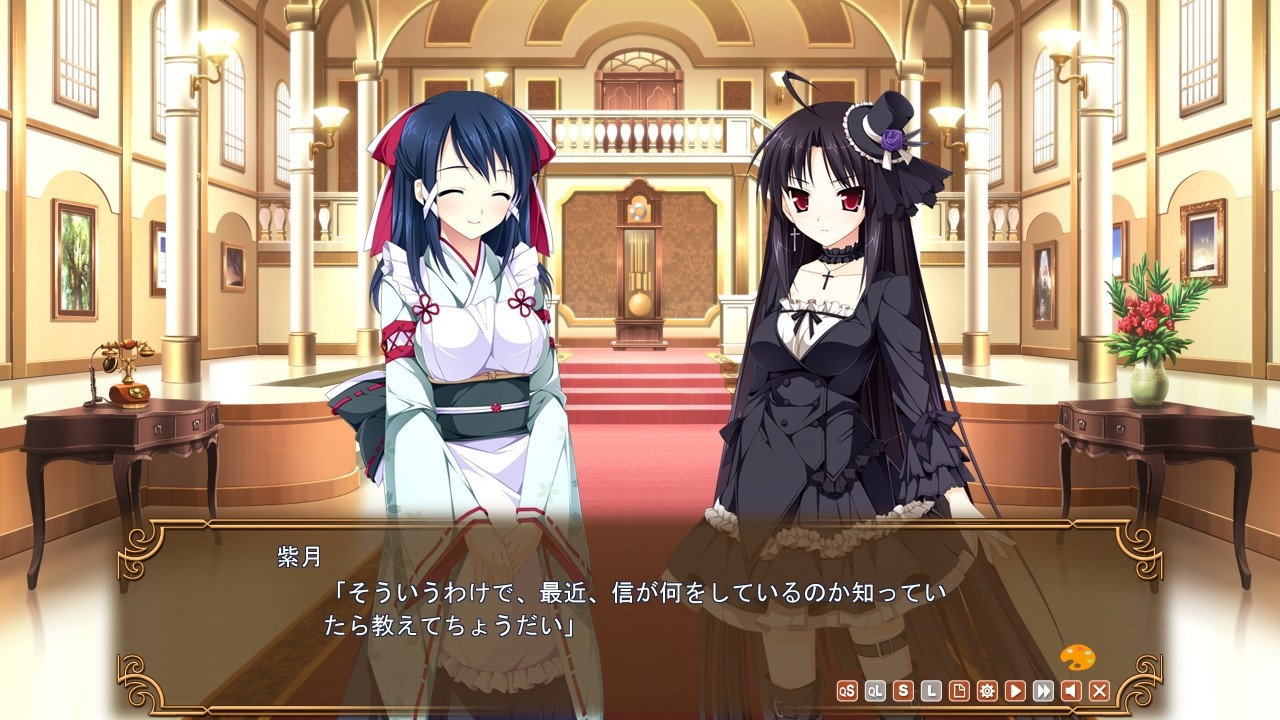Screen dimensions: 1280x720
Task: Open settings with the gear icon
Action: click(x=987, y=690)
